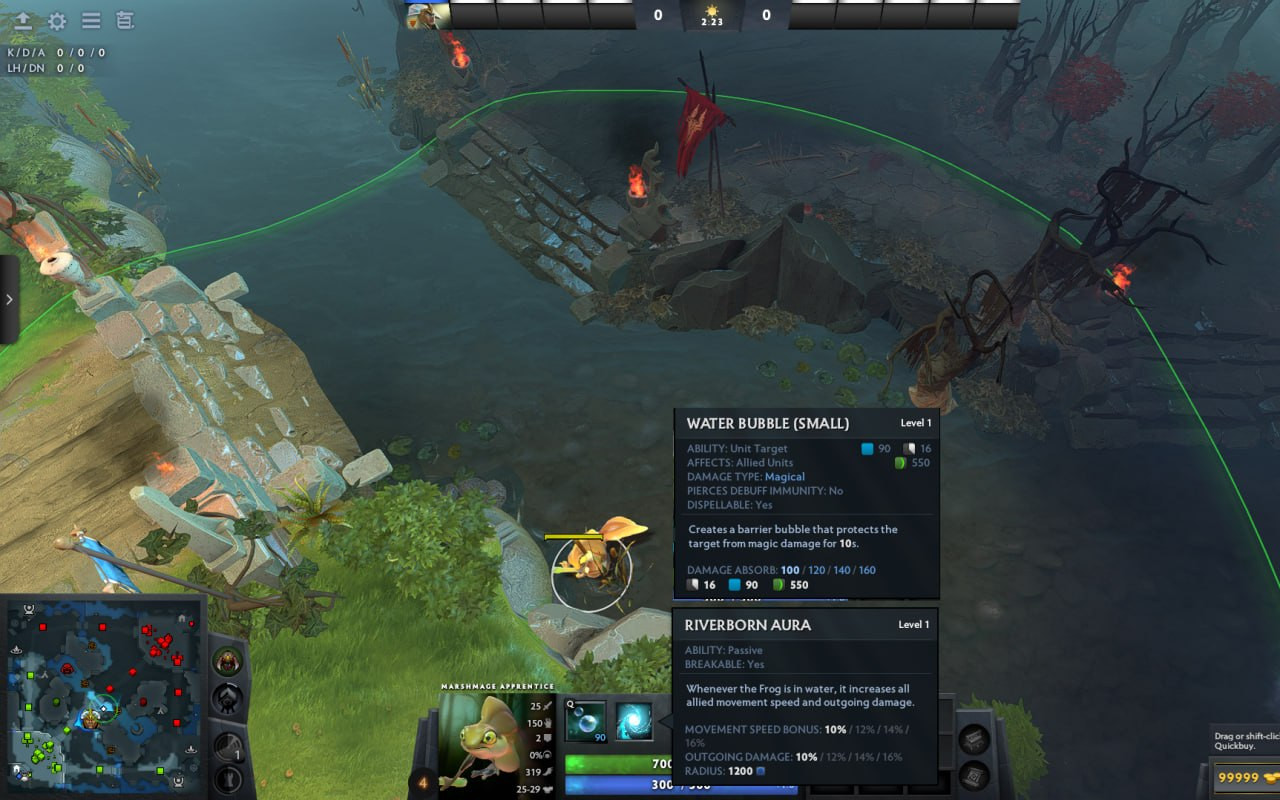The width and height of the screenshot is (1280, 800).
Task: Use the upper round button beside the inventory
Action: (x=974, y=738)
